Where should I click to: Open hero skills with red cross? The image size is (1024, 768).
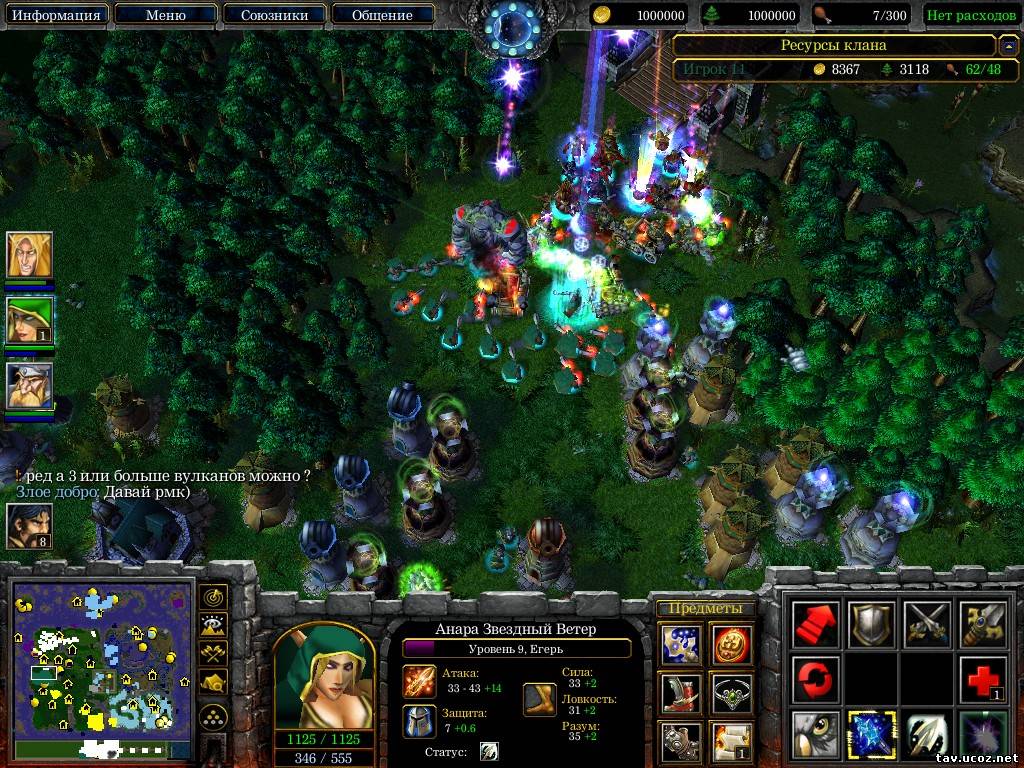click(983, 680)
